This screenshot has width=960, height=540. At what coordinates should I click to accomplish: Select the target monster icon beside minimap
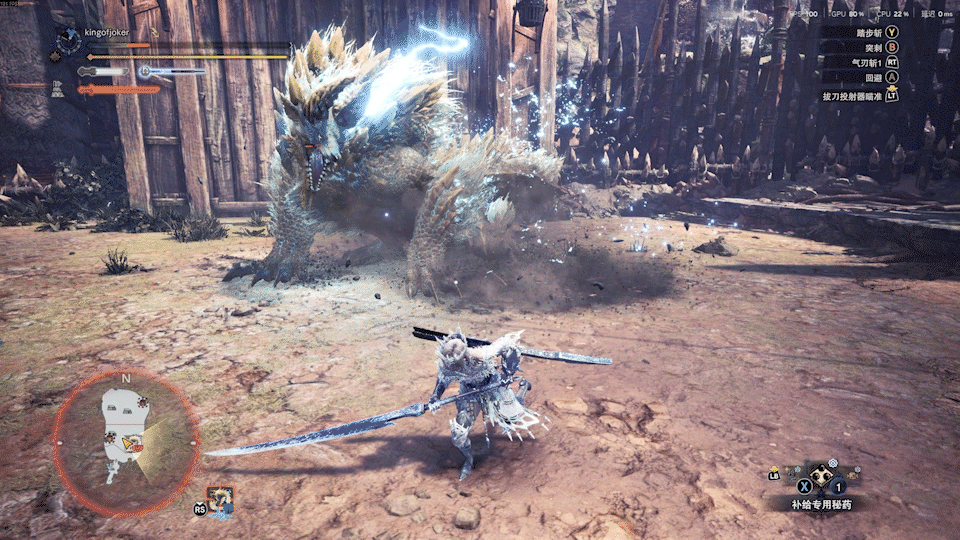click(221, 499)
